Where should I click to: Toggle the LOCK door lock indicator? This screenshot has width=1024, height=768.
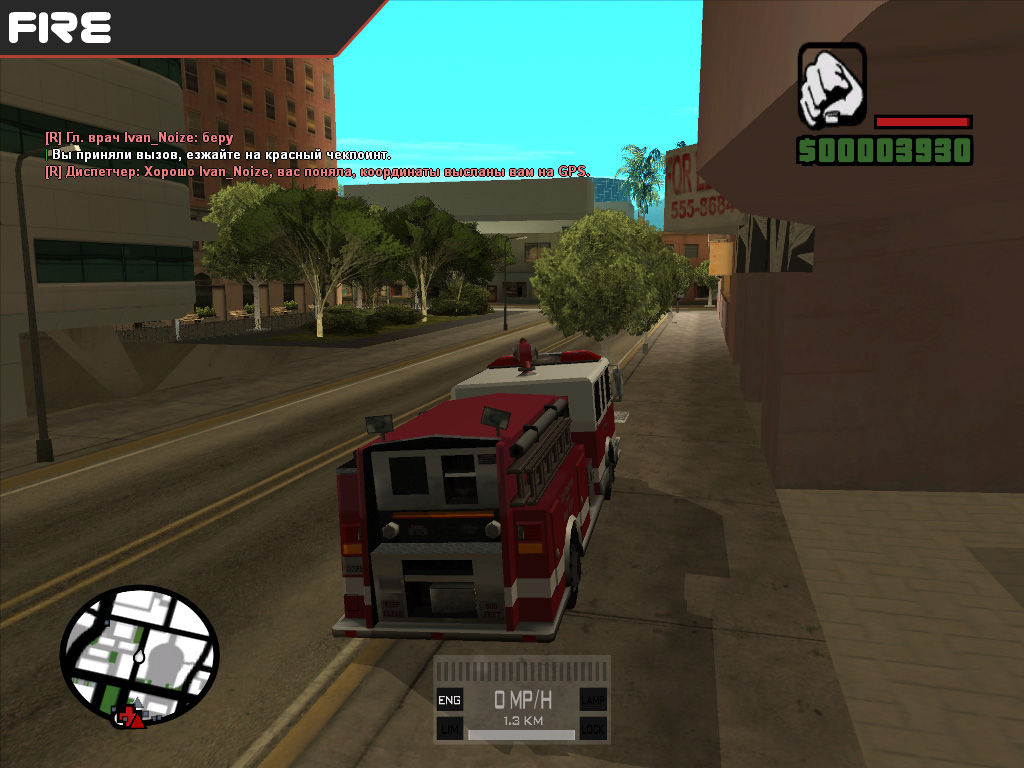593,728
